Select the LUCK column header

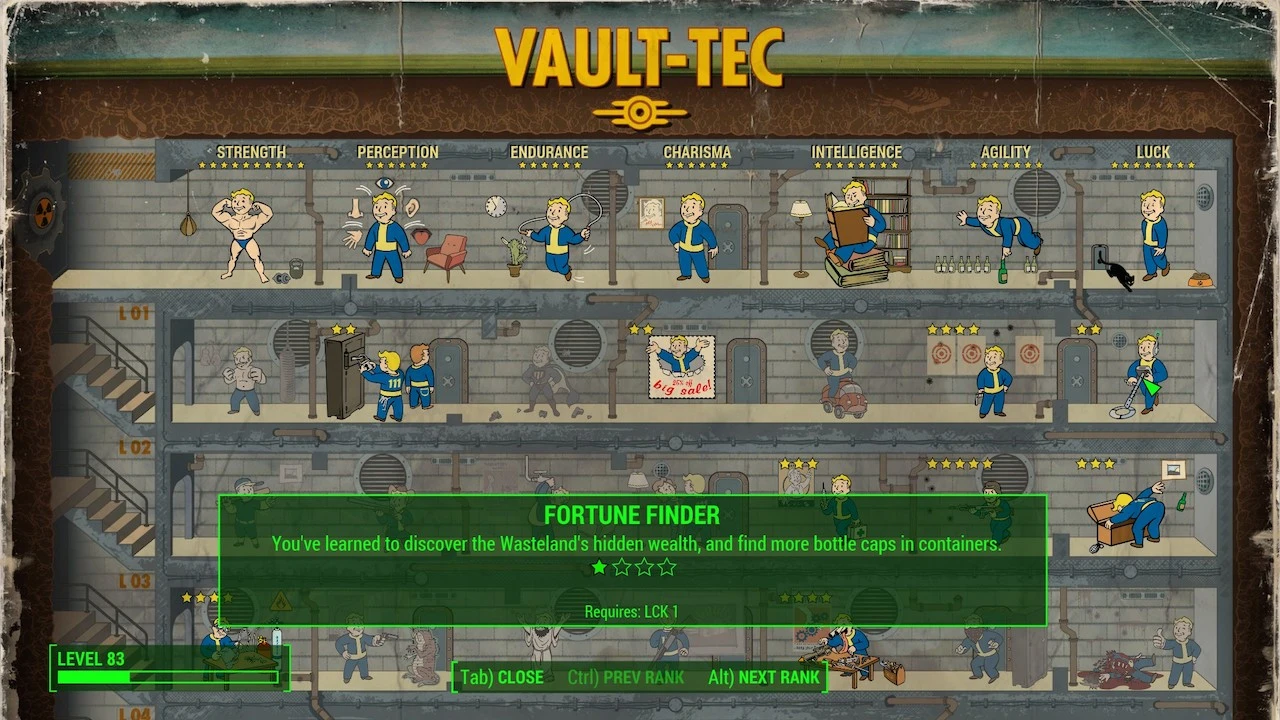click(x=1152, y=151)
